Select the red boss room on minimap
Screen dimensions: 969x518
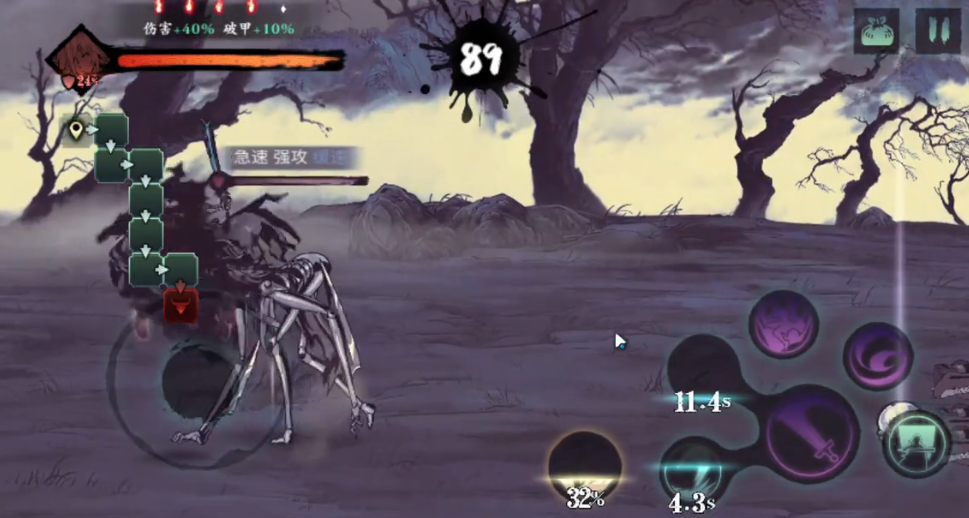coord(180,306)
